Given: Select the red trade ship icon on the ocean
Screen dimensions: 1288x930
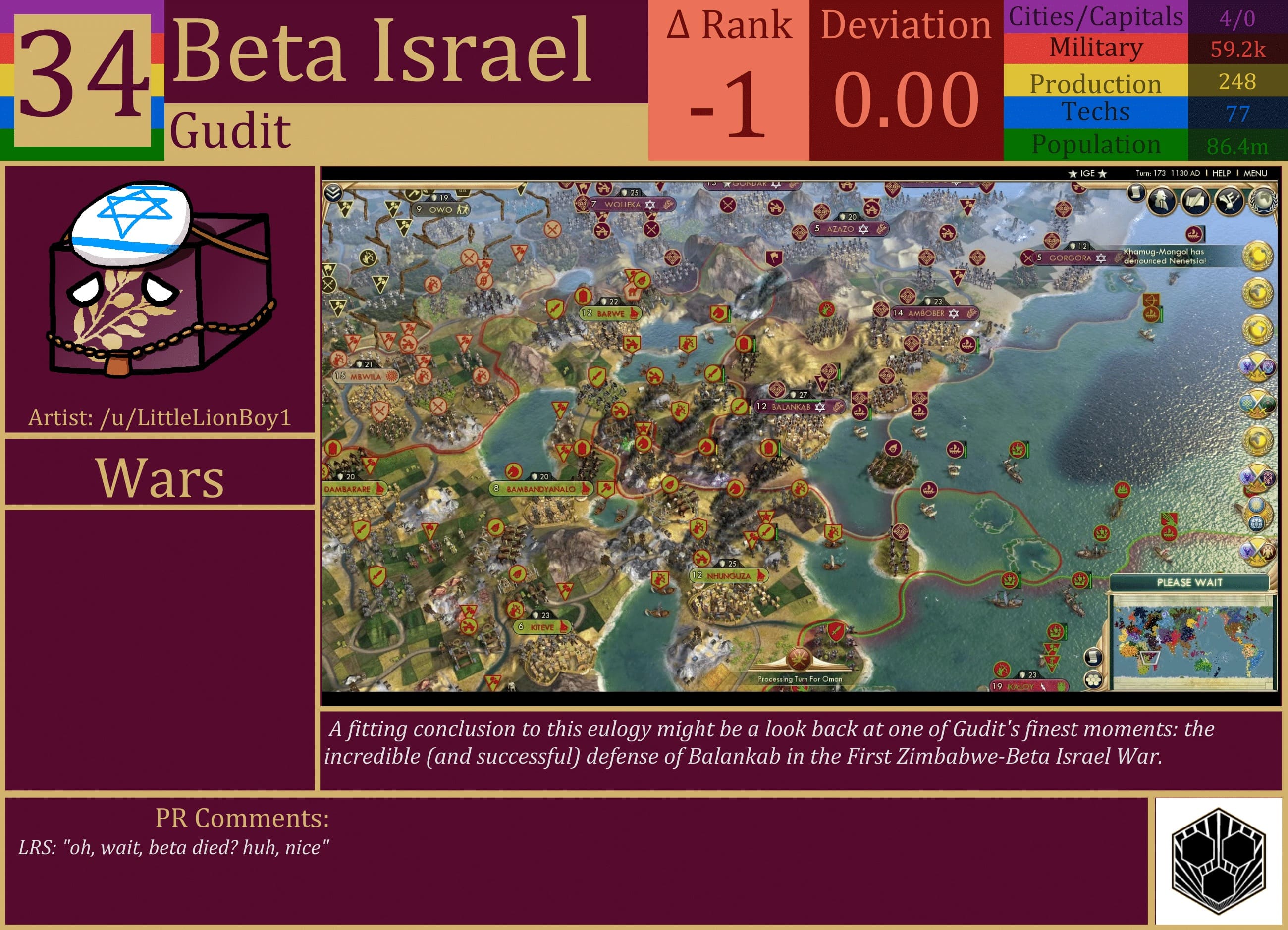Looking at the screenshot, I should [1195, 235].
